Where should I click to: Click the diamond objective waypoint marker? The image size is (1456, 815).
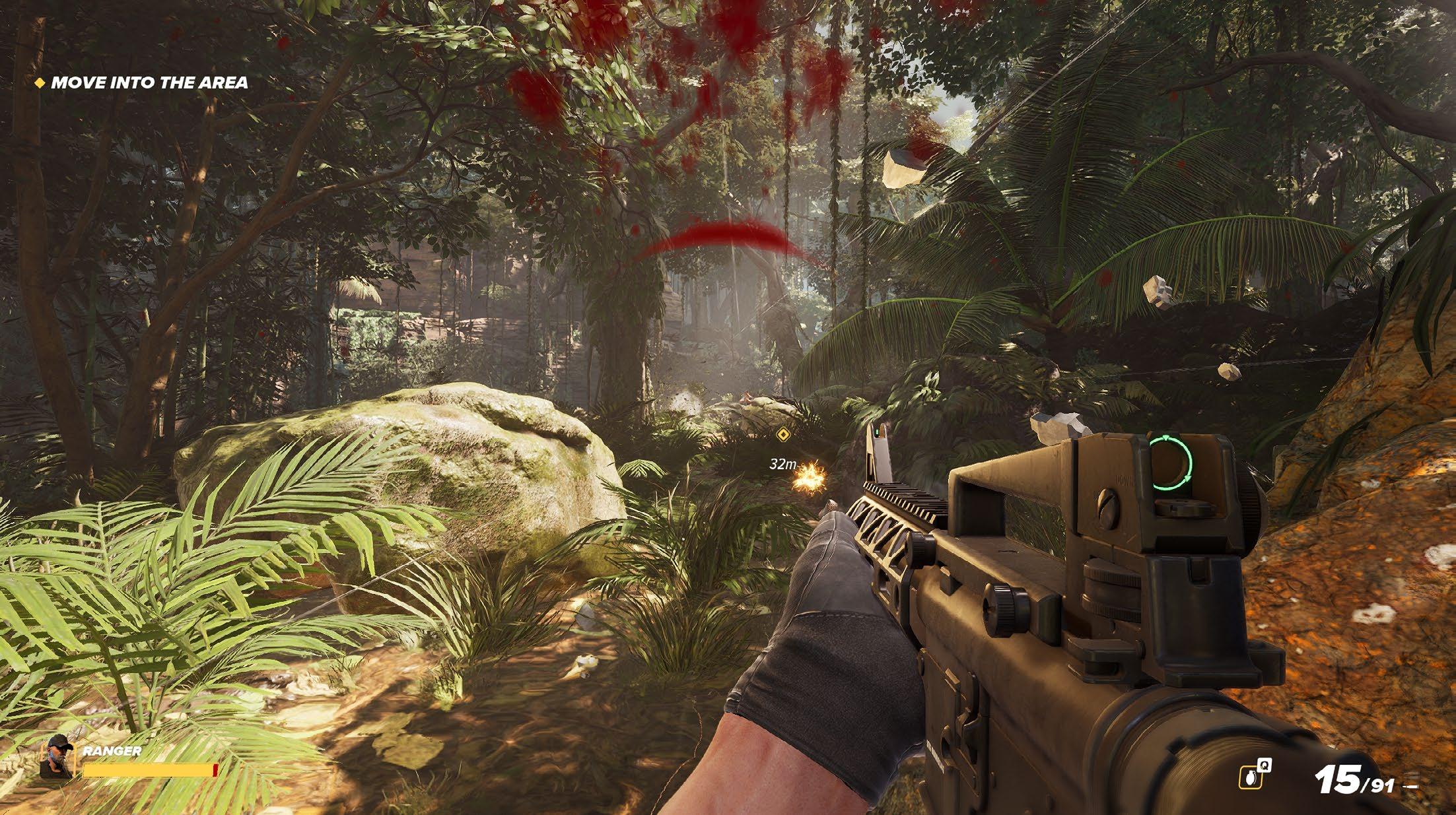click(783, 434)
